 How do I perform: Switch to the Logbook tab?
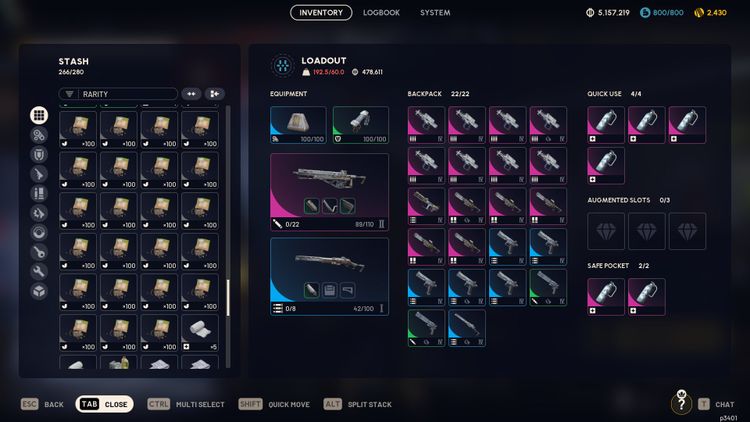point(381,13)
